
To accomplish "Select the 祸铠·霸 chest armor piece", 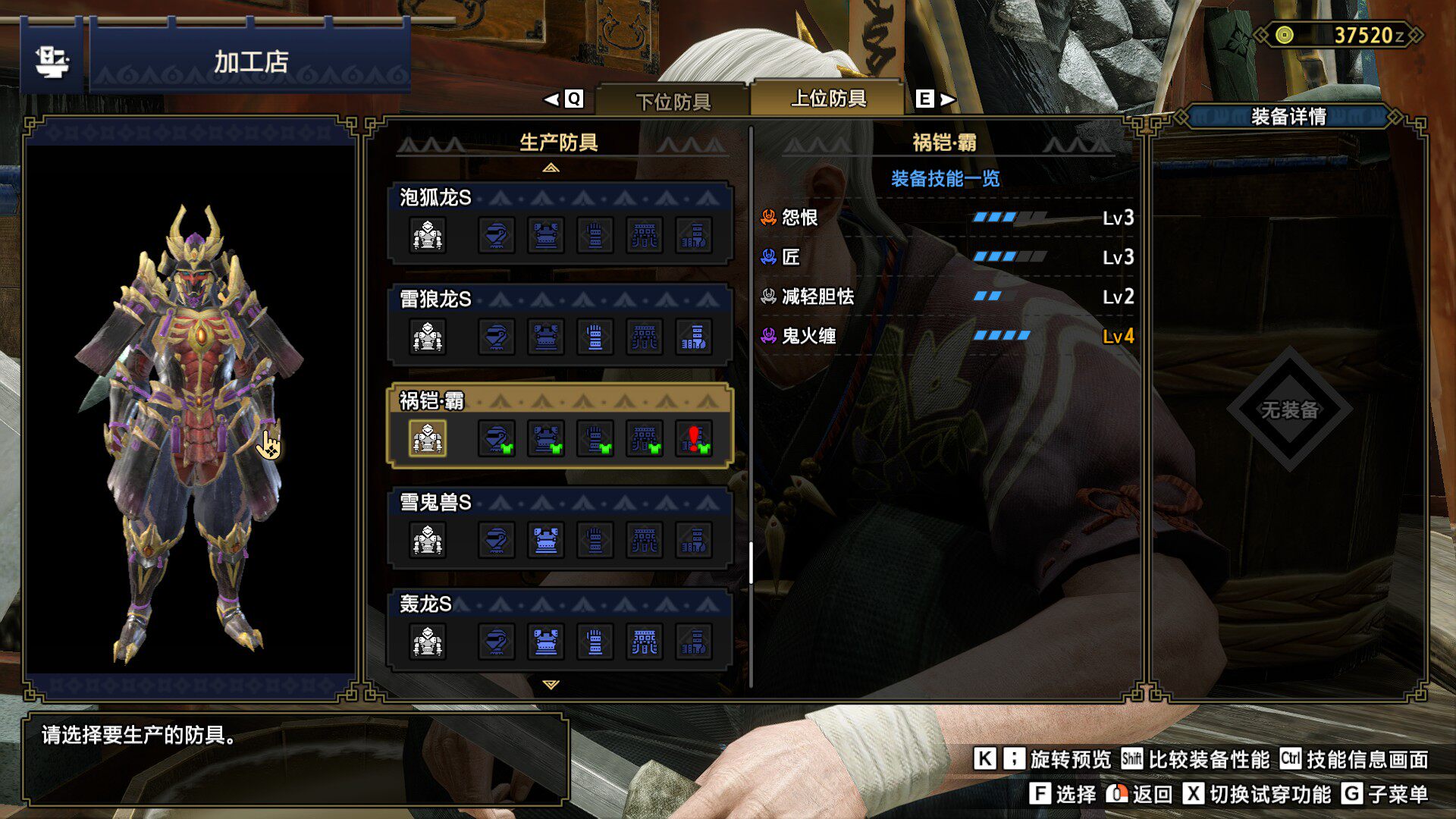I will point(546,438).
